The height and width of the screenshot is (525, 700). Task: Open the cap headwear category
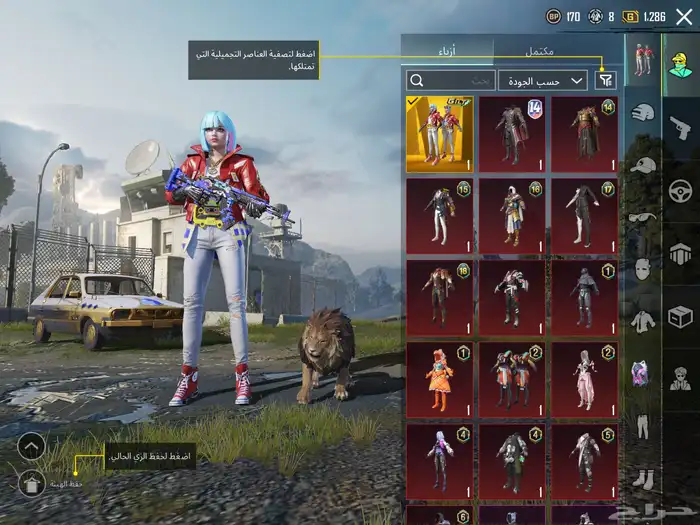(x=642, y=164)
